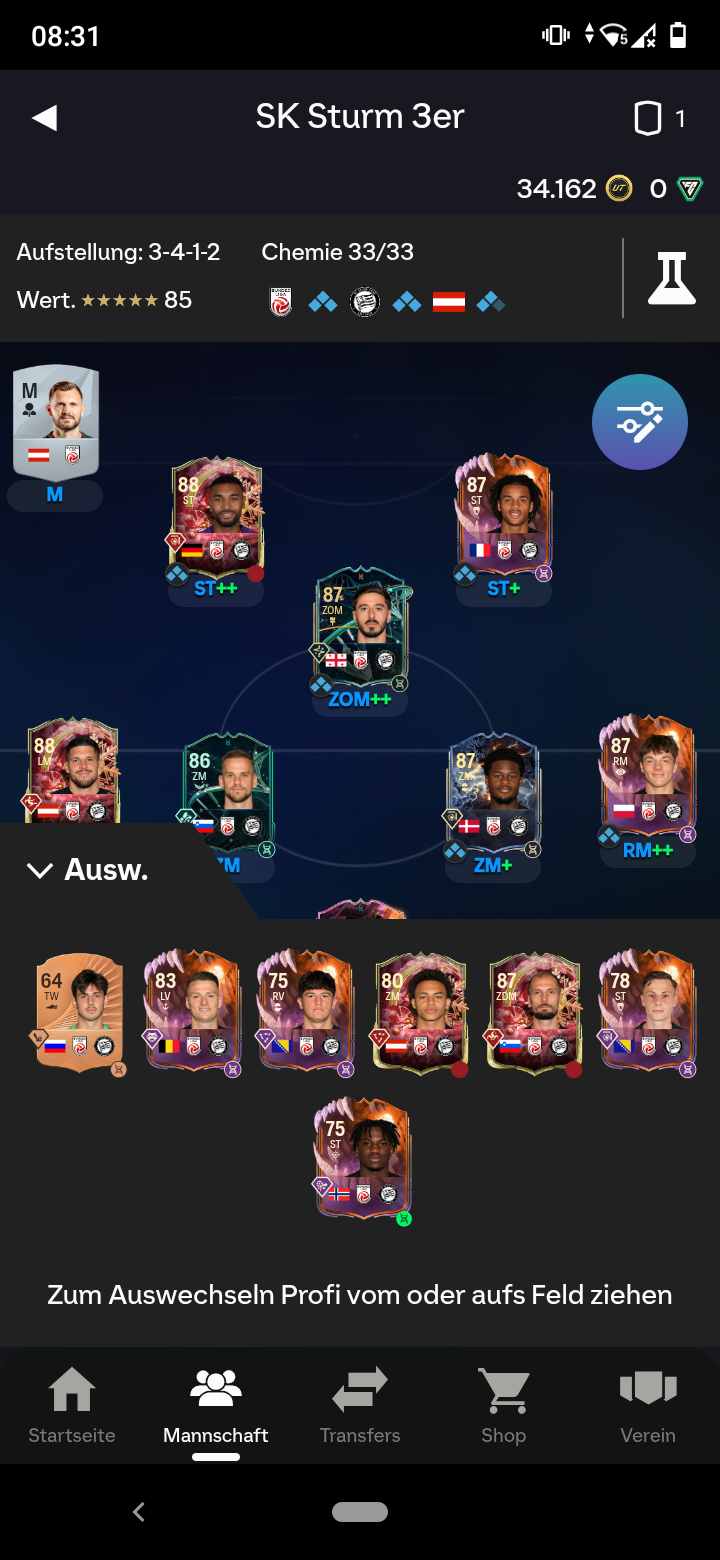Choose the 78-rated ST substitute card
This screenshot has height=1560, width=720.
646,1012
